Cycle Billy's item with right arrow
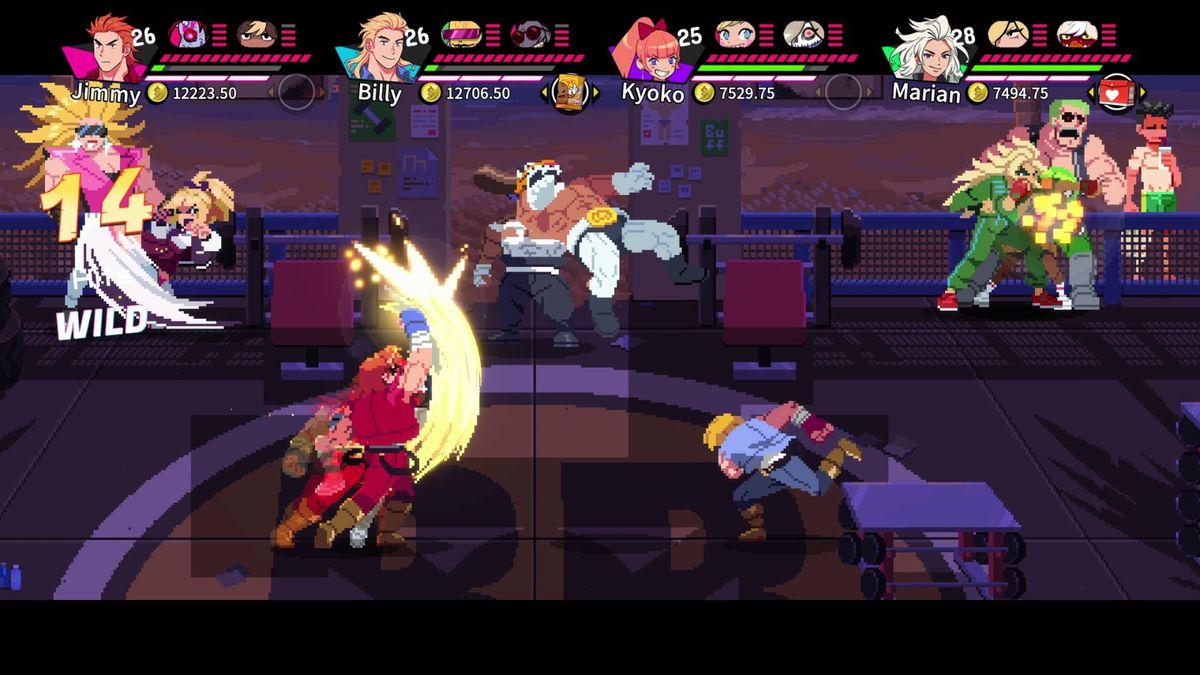 click(x=596, y=93)
